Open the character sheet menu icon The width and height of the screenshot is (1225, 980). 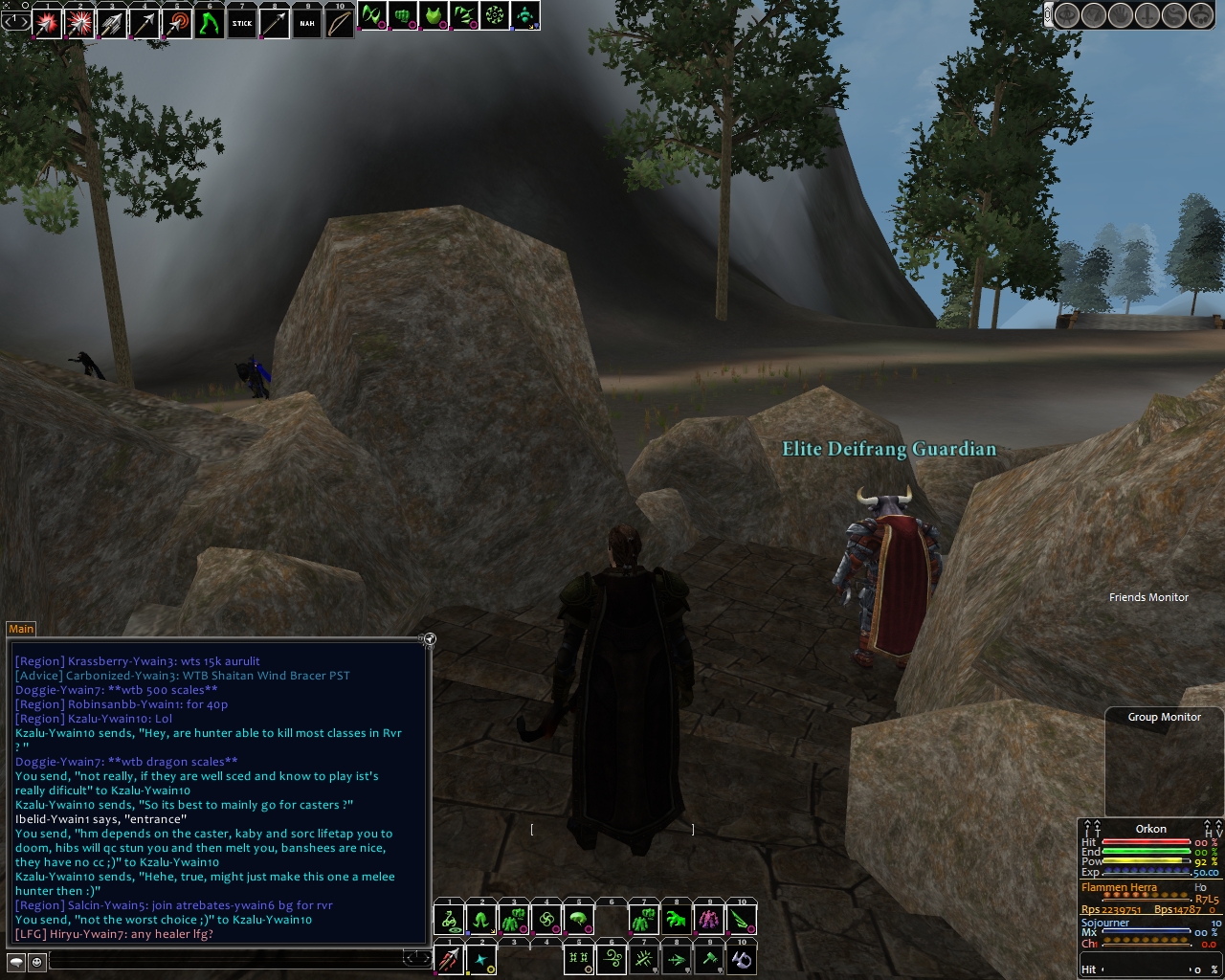coord(1067,14)
